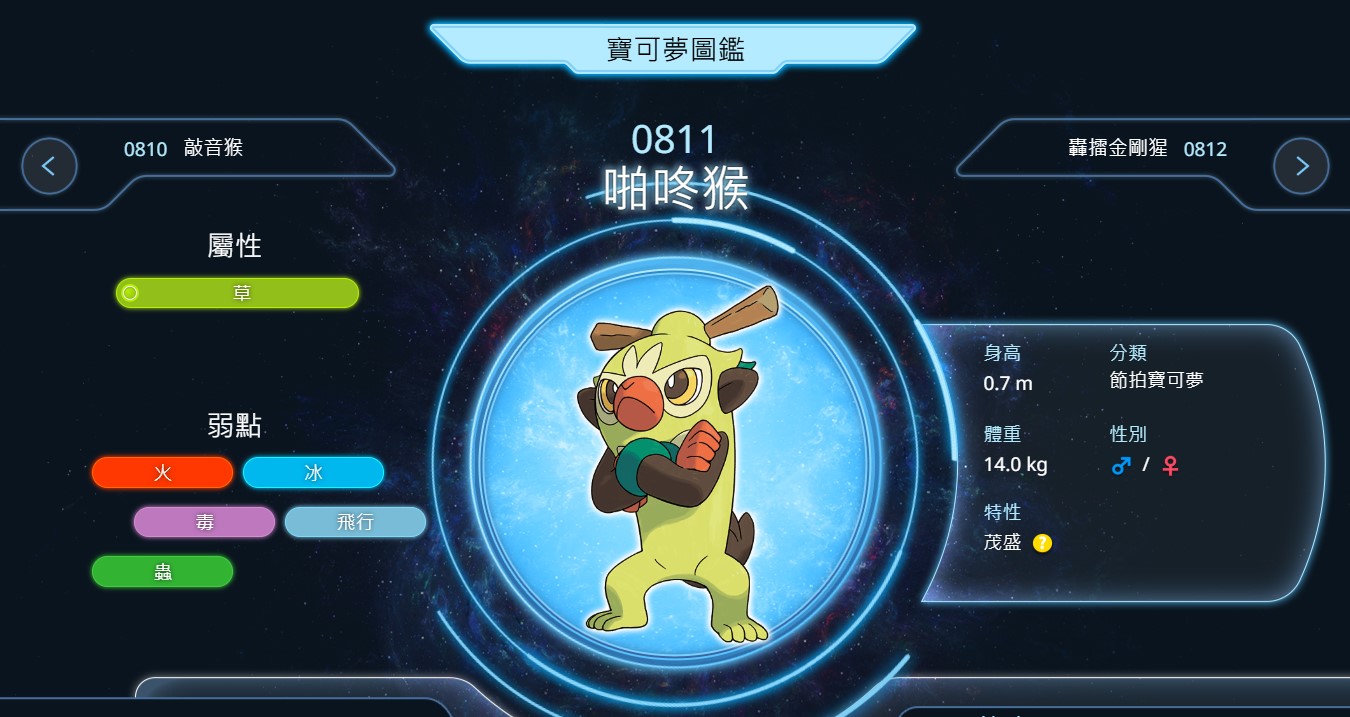Select the 毒 weakness badge
This screenshot has height=717, width=1350.
(204, 522)
